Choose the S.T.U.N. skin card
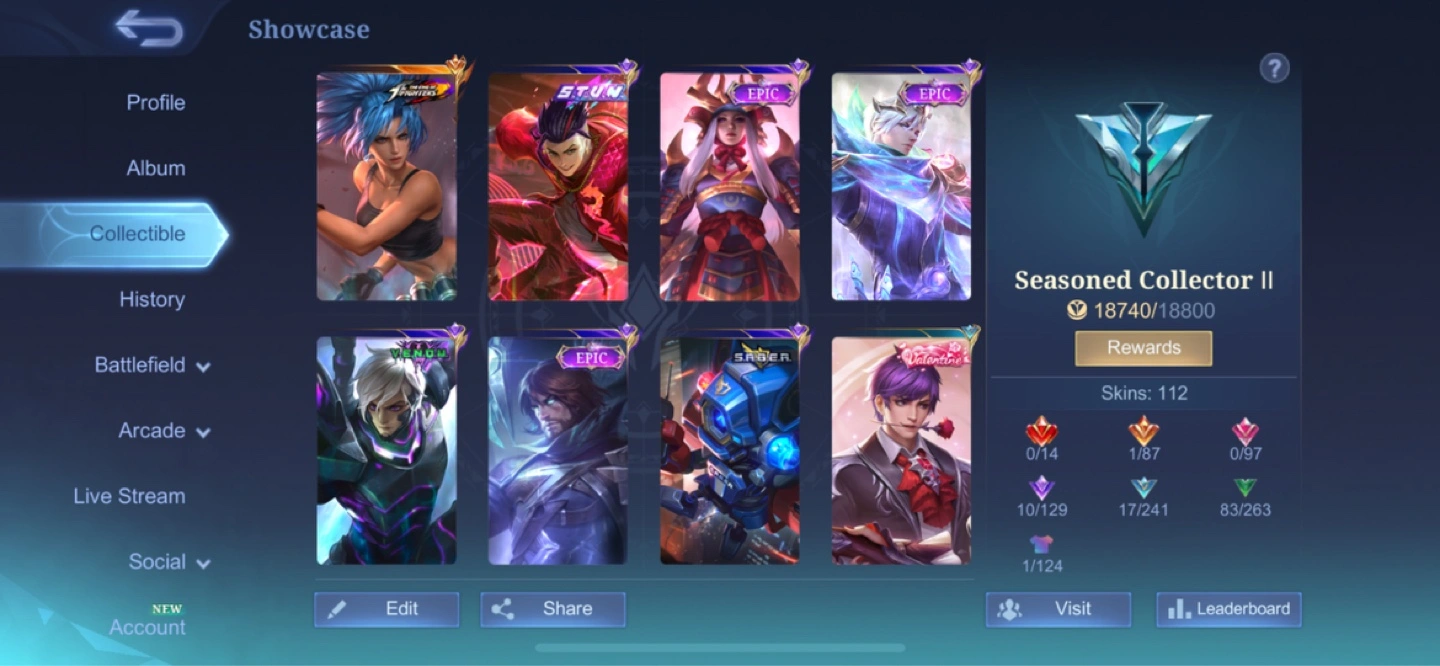The height and width of the screenshot is (666, 1440). pos(558,187)
